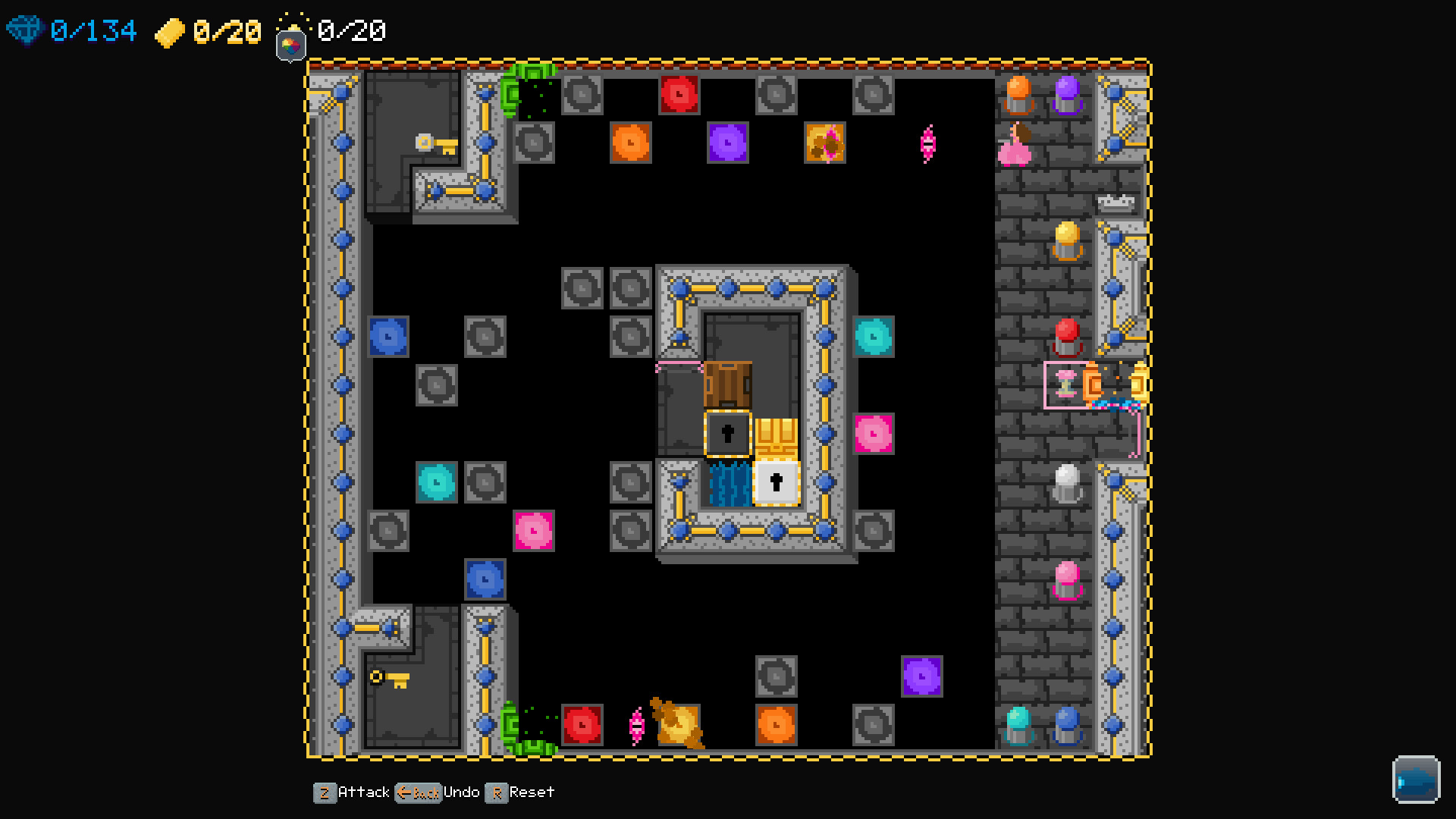Click the white keyhole lock tile

coord(775,481)
